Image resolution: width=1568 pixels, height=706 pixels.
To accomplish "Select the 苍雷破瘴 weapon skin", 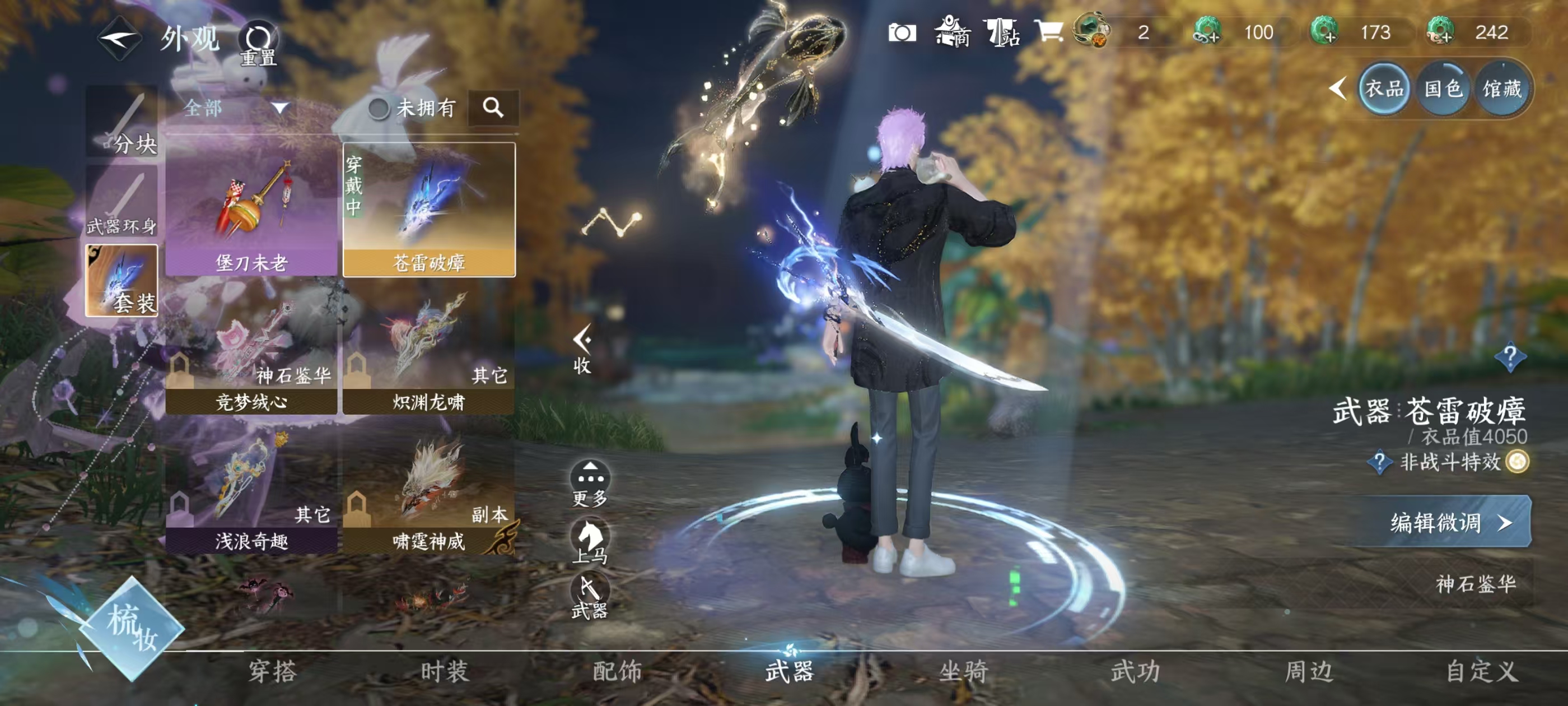I will (x=429, y=210).
